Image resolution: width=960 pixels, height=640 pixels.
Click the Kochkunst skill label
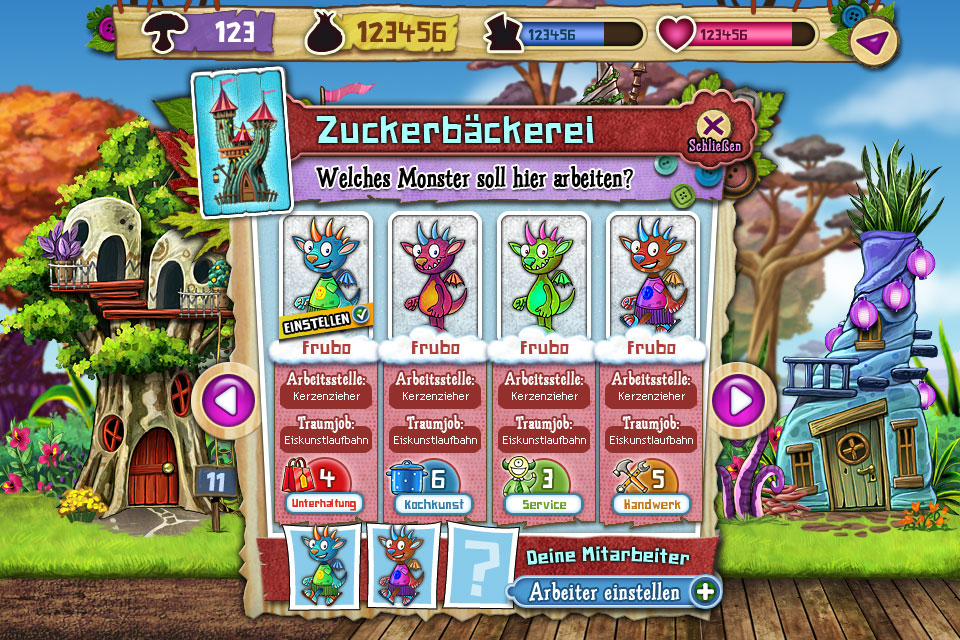pyautogui.click(x=433, y=504)
